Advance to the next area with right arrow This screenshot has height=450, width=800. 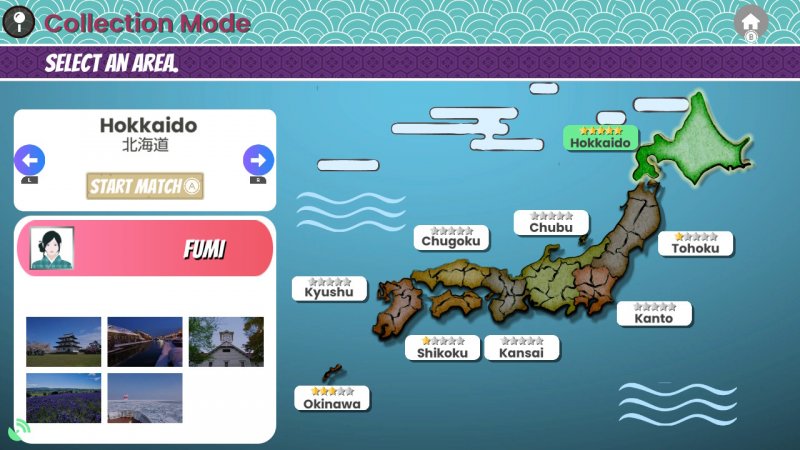(258, 159)
